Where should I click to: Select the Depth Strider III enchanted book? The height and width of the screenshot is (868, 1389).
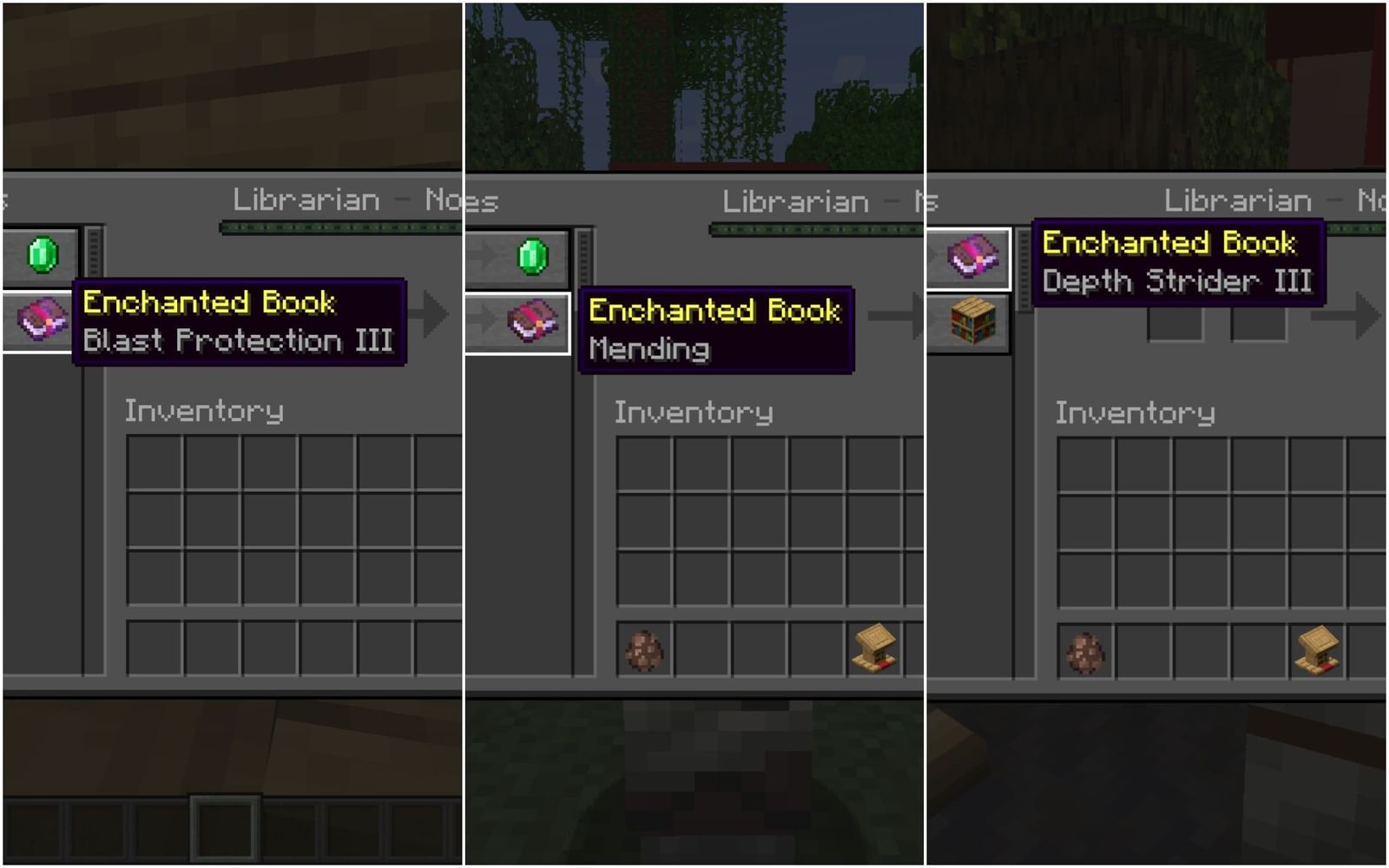pos(974,257)
